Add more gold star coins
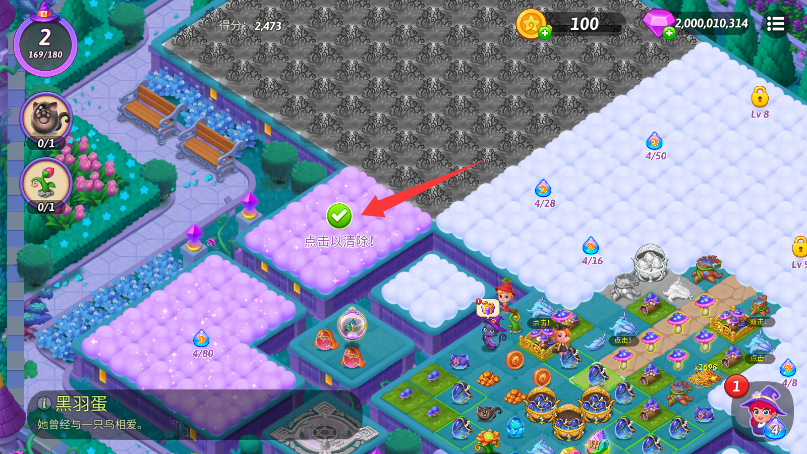The height and width of the screenshot is (454, 807). tap(545, 33)
